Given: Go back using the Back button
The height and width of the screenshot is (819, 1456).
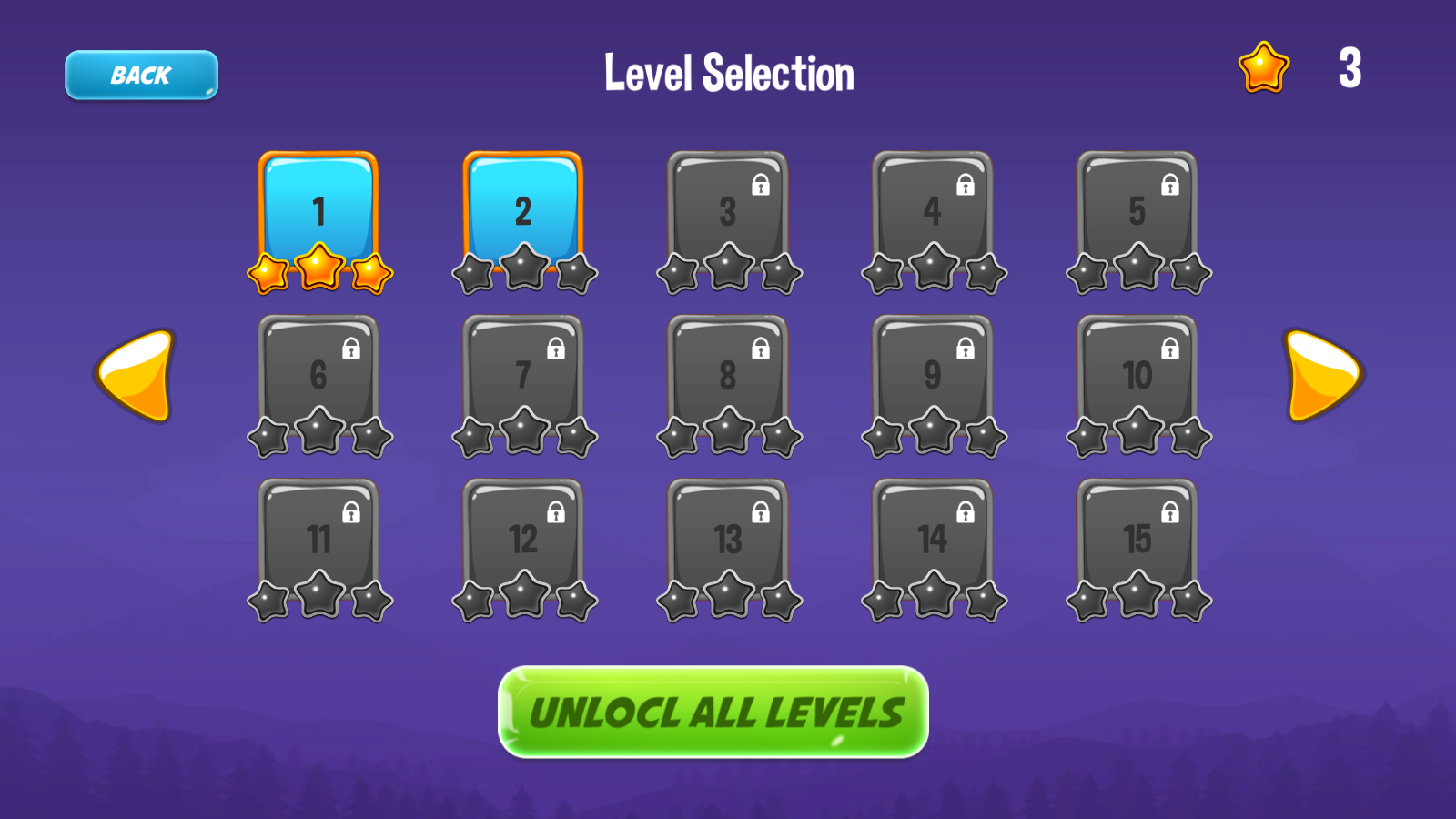Looking at the screenshot, I should point(140,74).
